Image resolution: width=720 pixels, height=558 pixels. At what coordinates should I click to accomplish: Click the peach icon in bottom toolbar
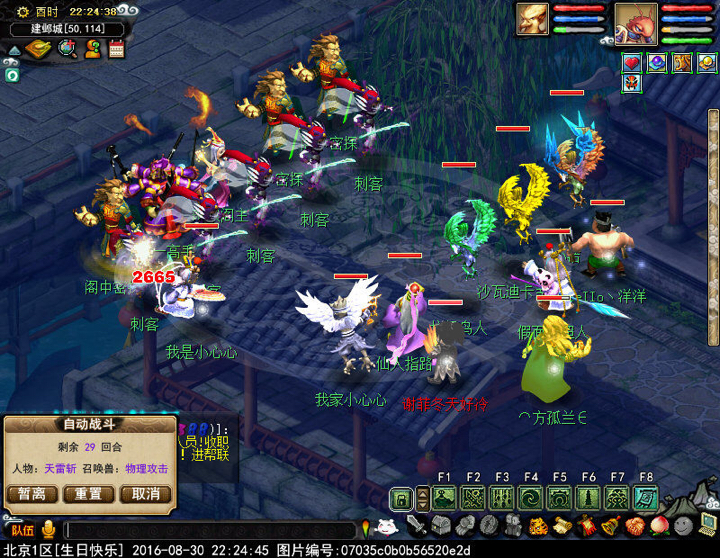659,526
